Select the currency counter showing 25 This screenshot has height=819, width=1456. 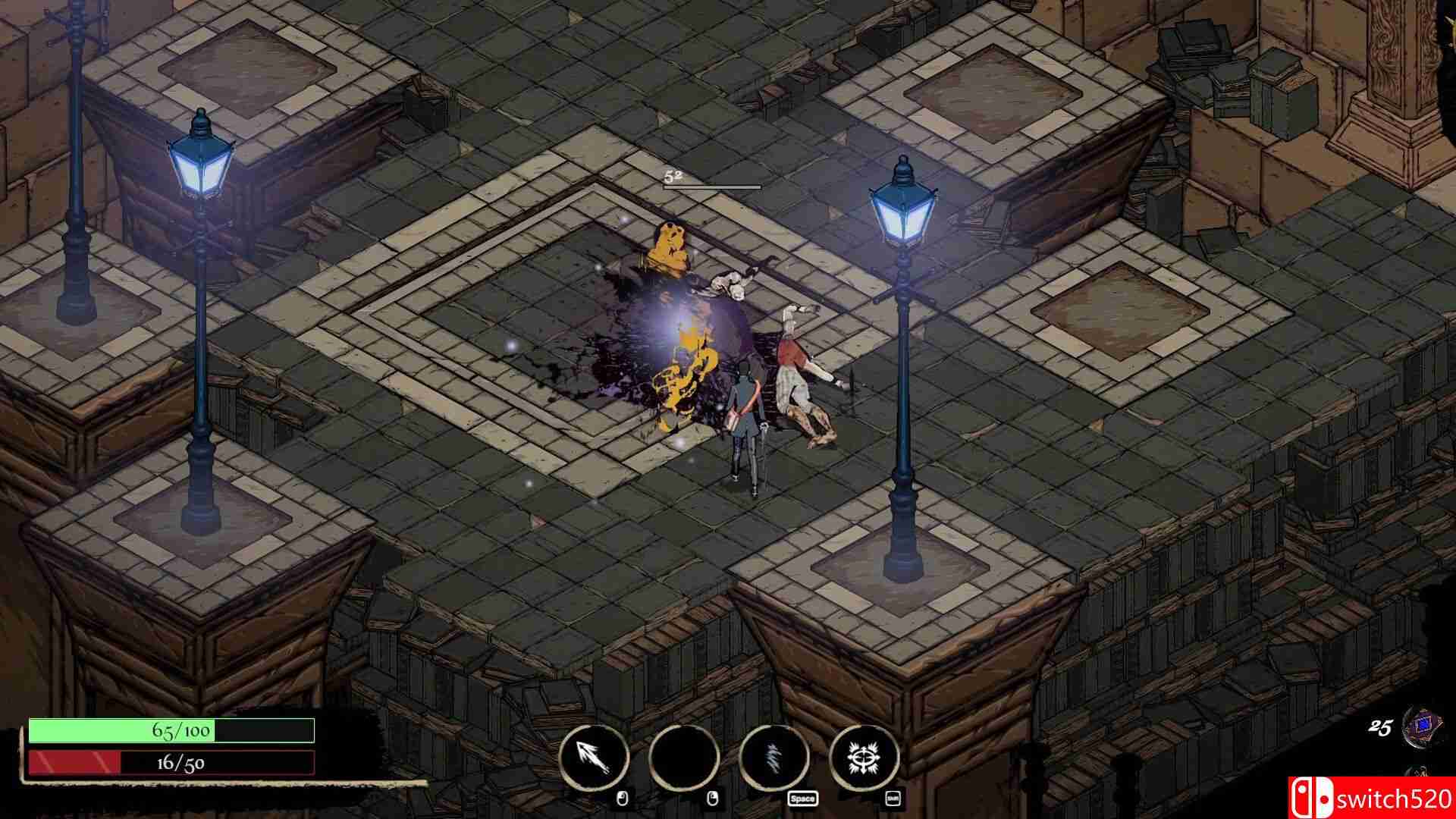tap(1381, 728)
